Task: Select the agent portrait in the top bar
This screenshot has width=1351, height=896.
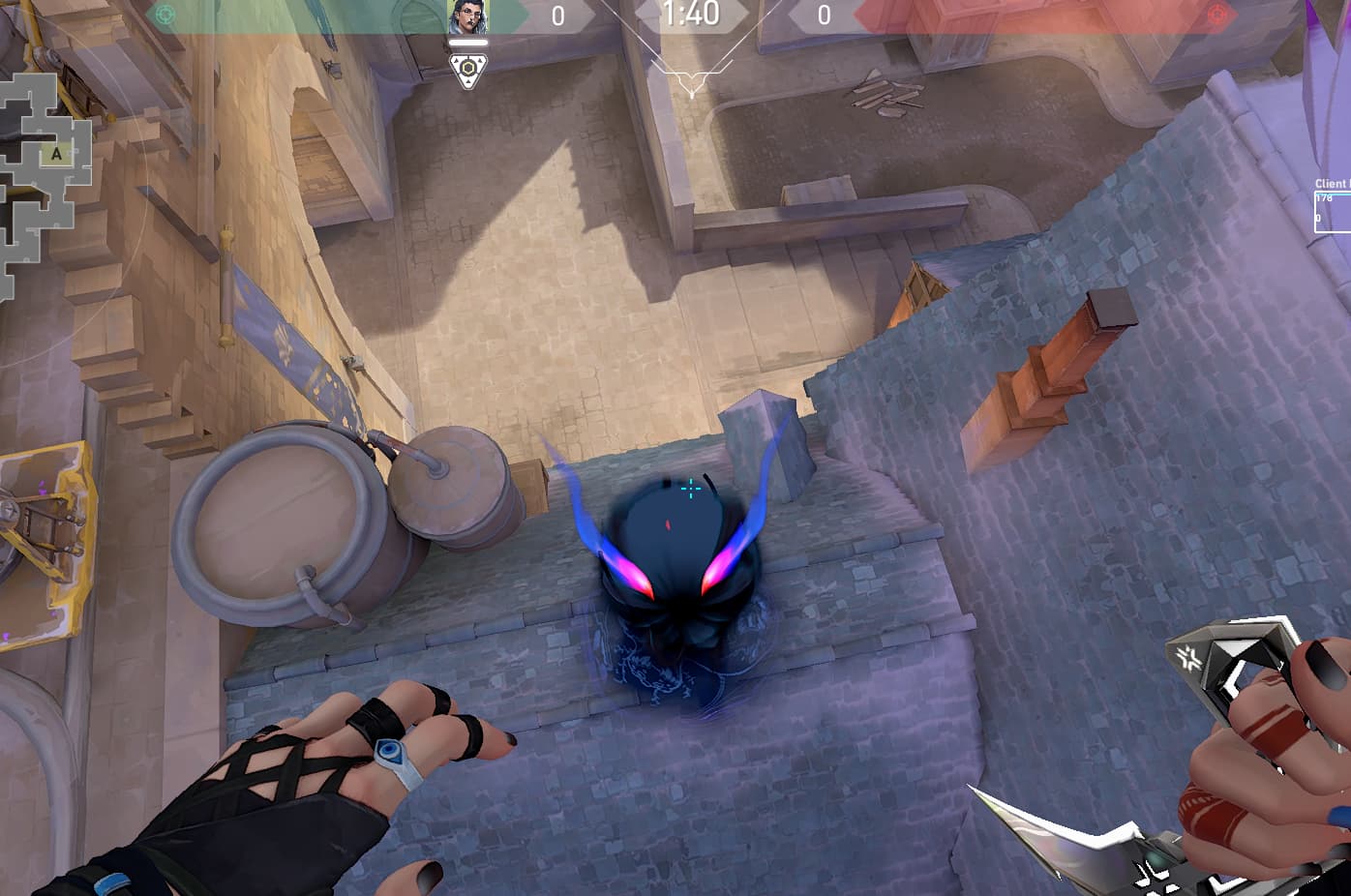Action: coord(468,17)
